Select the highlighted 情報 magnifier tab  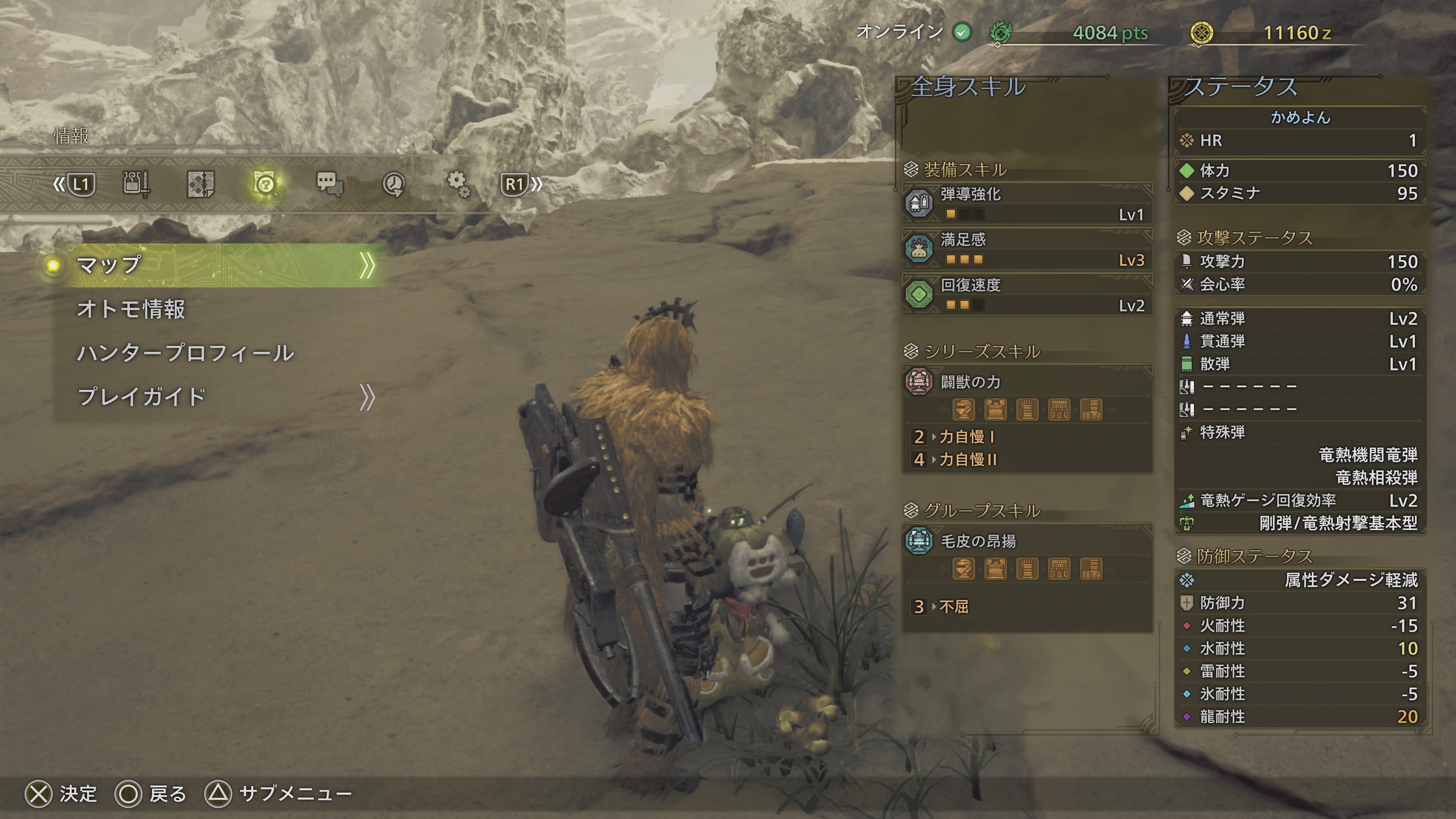265,184
